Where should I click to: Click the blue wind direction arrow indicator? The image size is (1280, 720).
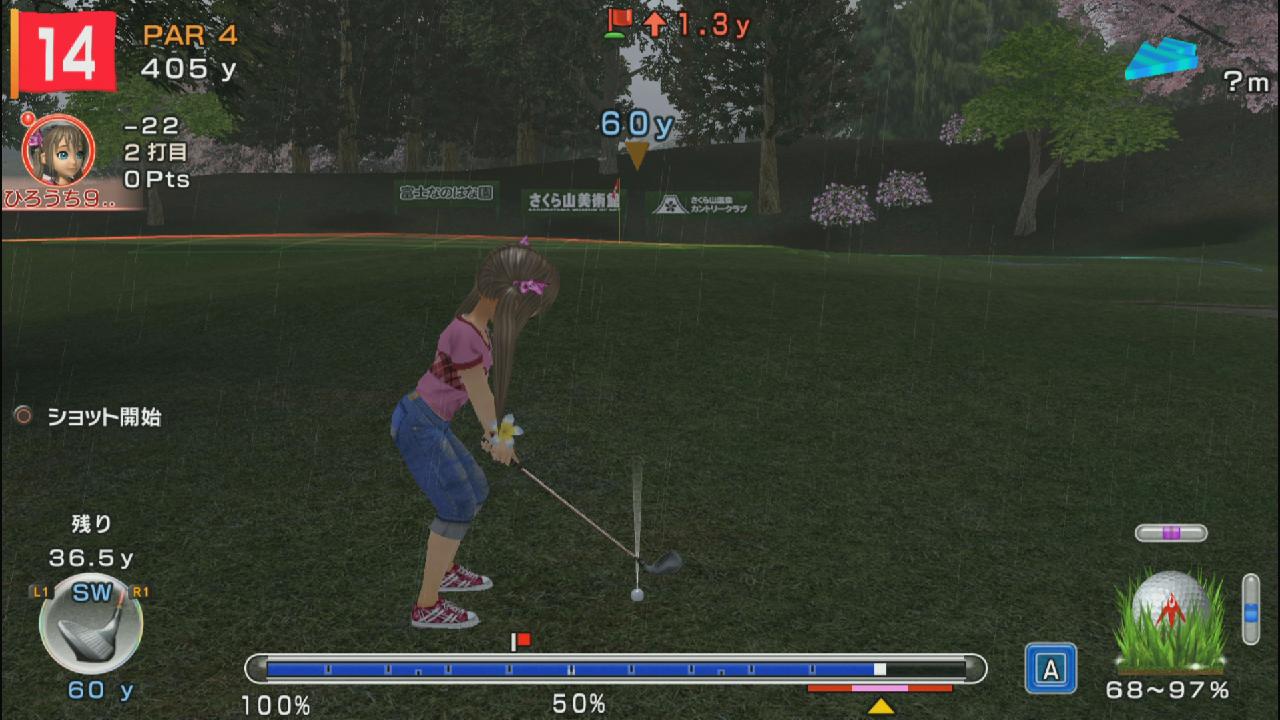click(x=1160, y=58)
